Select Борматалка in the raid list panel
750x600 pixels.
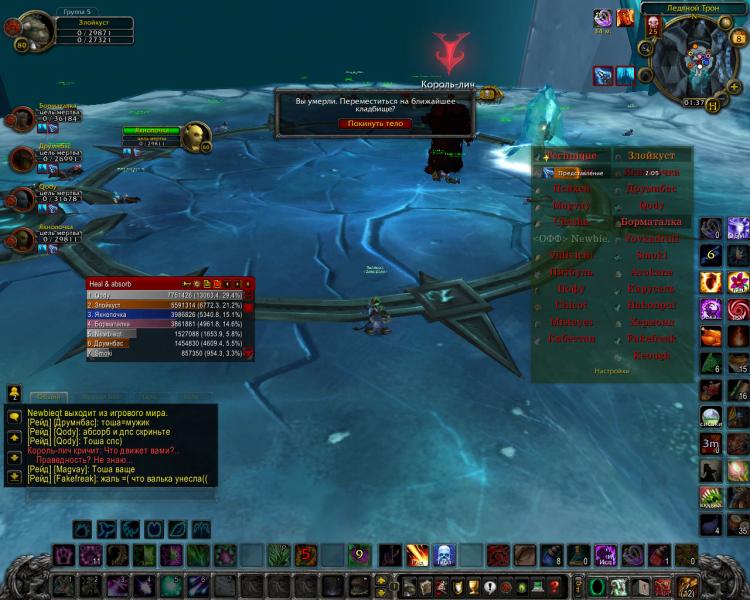[x=651, y=222]
